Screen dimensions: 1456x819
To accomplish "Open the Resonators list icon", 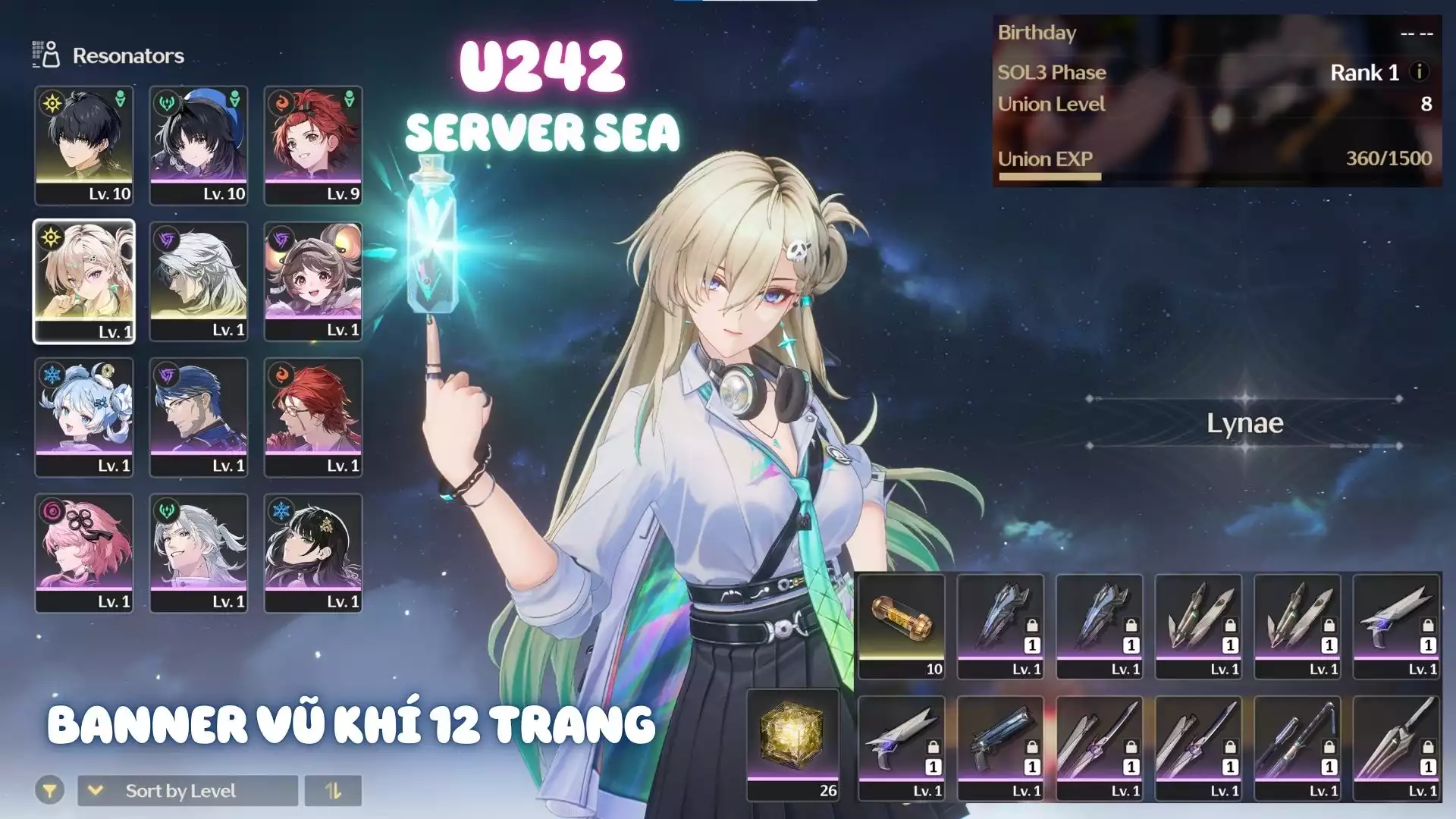I will click(46, 55).
